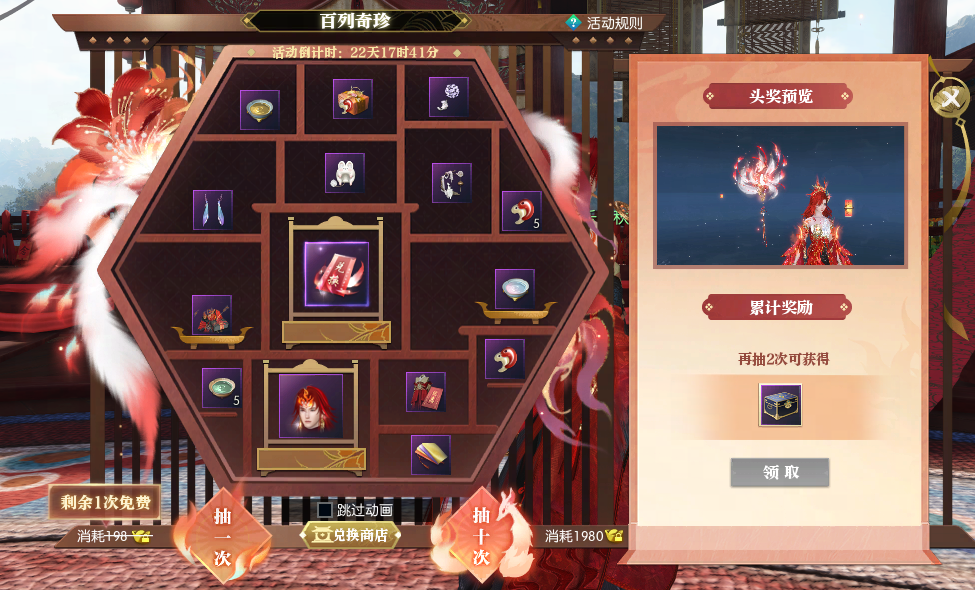975x590 pixels.
Task: Select the red-haired hairstyle prize
Action: coord(311,405)
